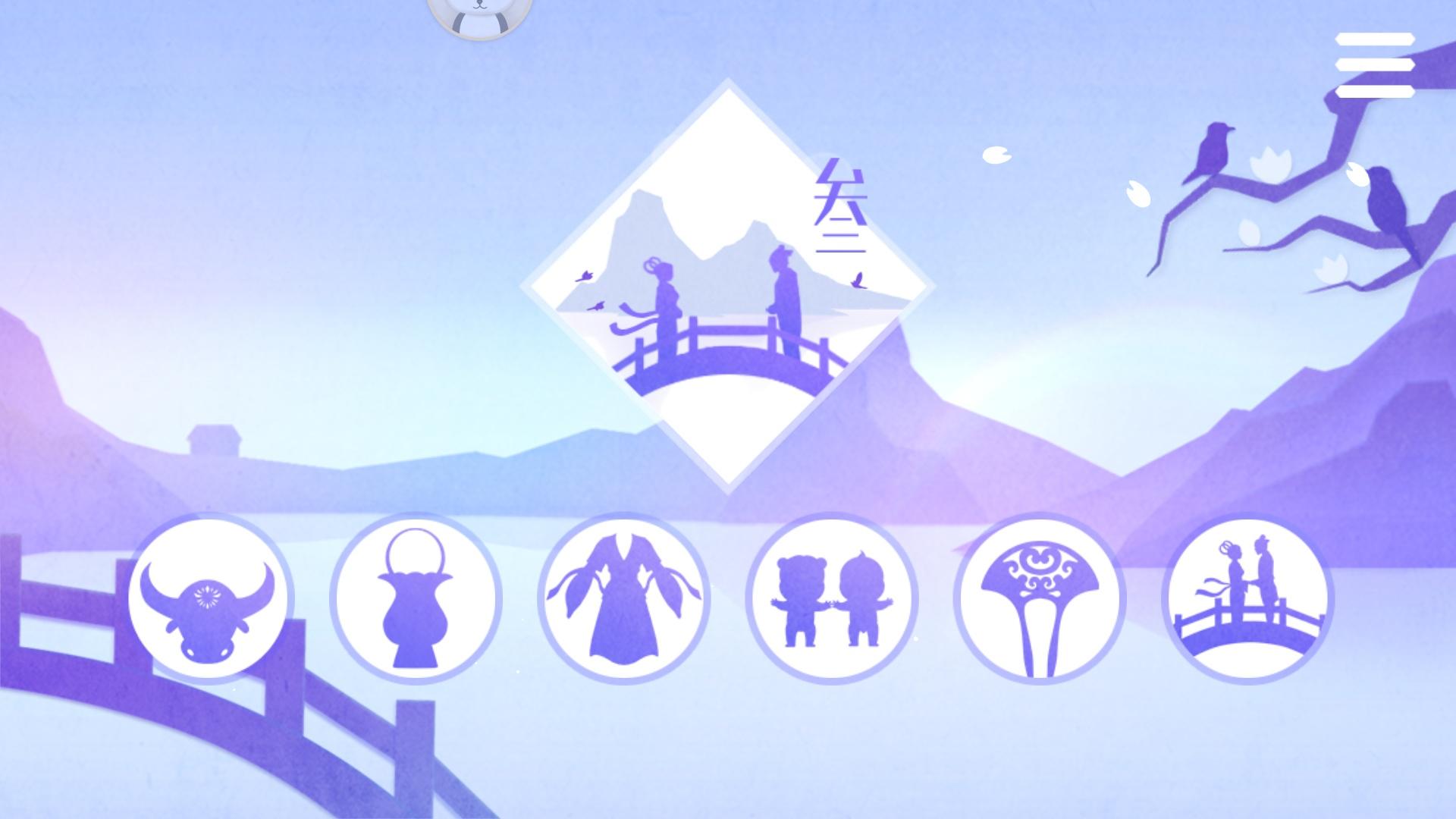This screenshot has height=819, width=1456.
Task: Open the two children level icon
Action: (834, 599)
